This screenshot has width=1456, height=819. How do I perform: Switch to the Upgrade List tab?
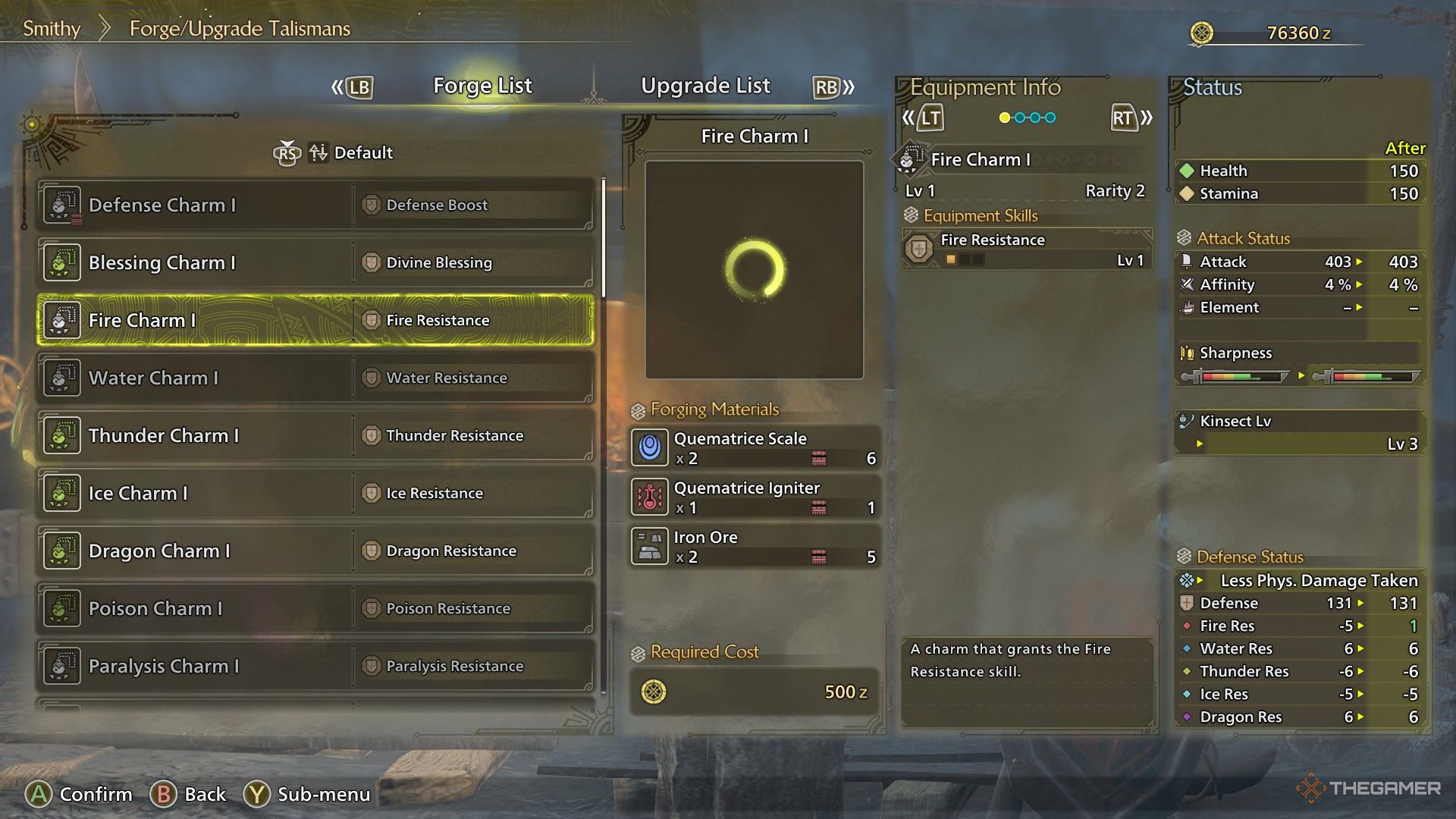(705, 86)
